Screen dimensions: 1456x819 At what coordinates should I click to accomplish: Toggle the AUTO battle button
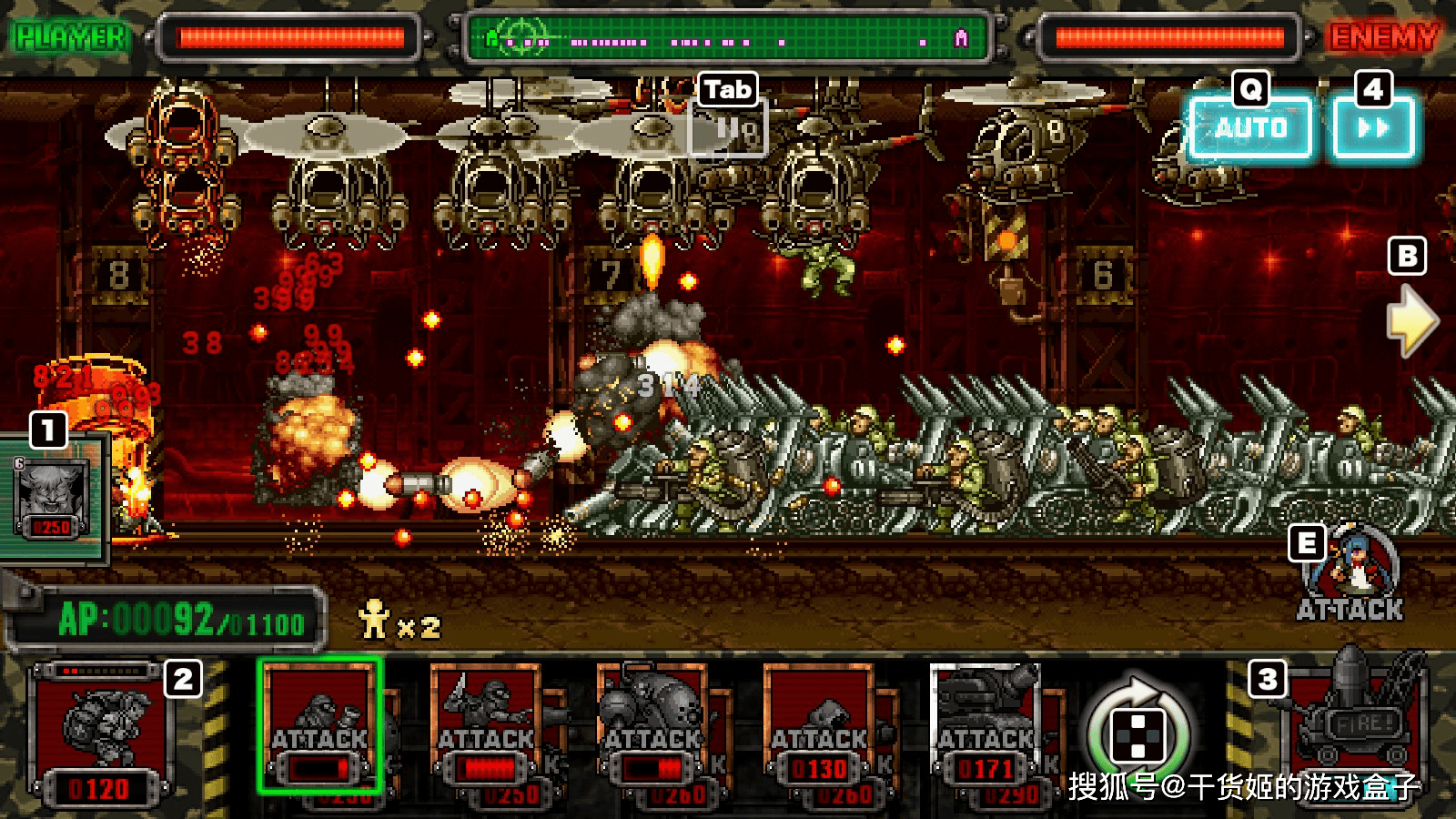click(x=1250, y=128)
